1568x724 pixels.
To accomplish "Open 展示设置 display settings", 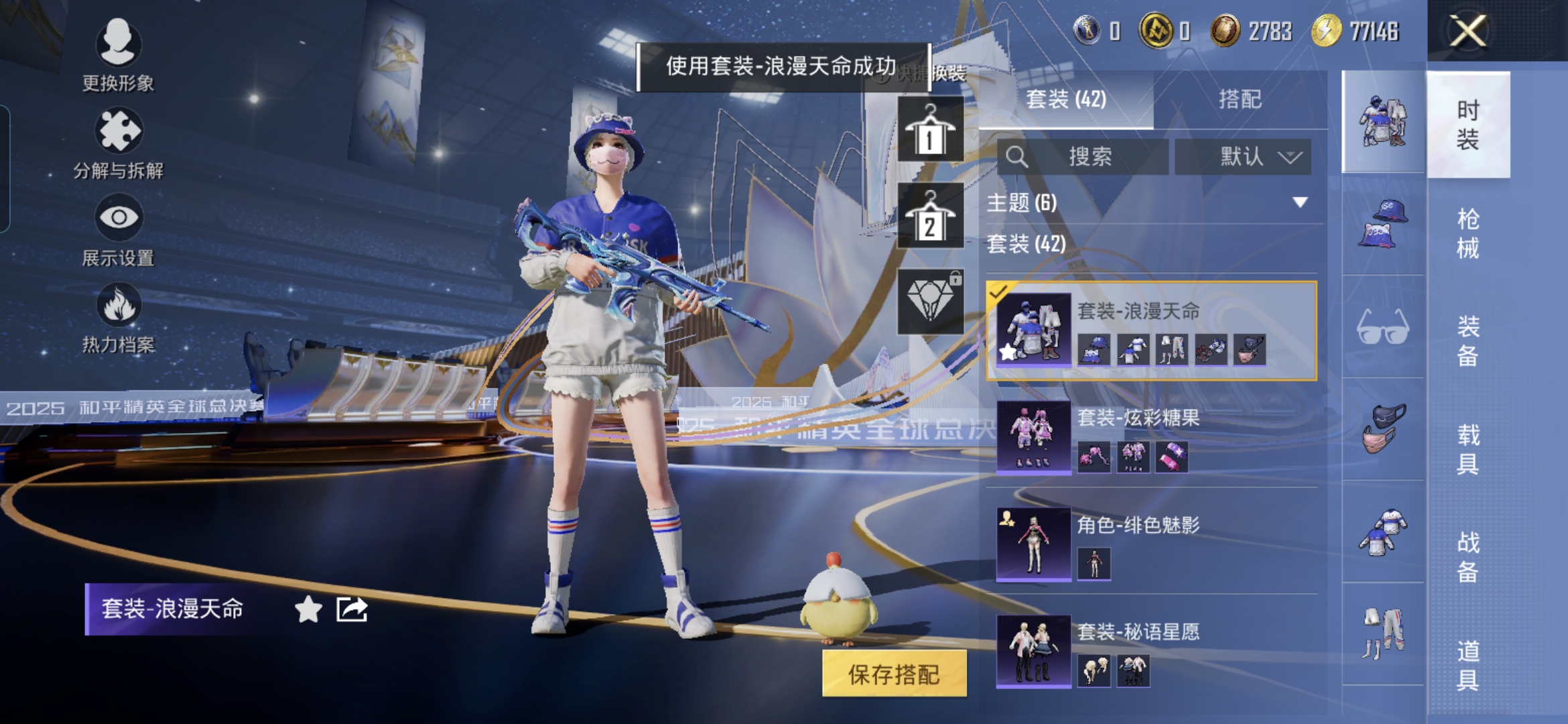I will coord(118,230).
